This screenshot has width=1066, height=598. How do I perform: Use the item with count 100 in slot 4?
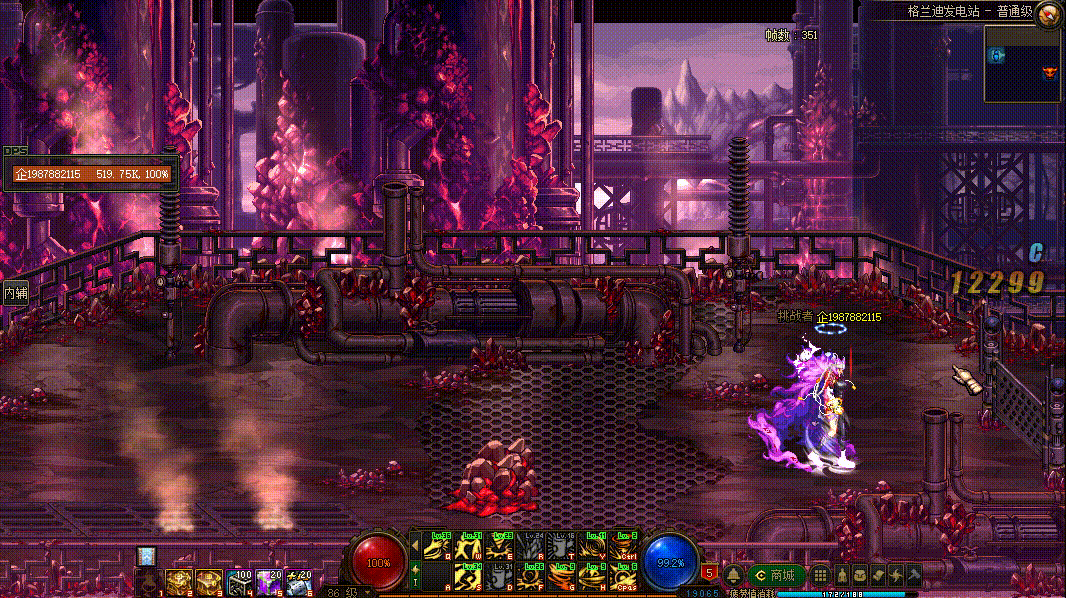click(x=238, y=581)
